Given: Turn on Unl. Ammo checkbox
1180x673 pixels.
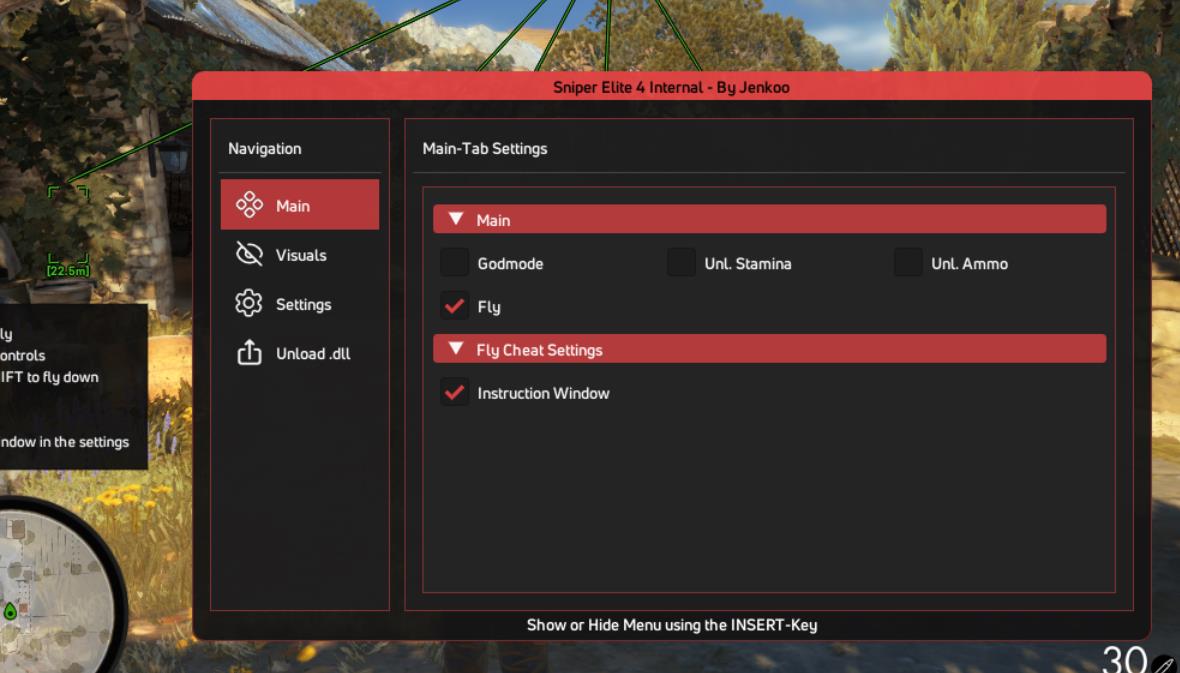Looking at the screenshot, I should coord(908,263).
